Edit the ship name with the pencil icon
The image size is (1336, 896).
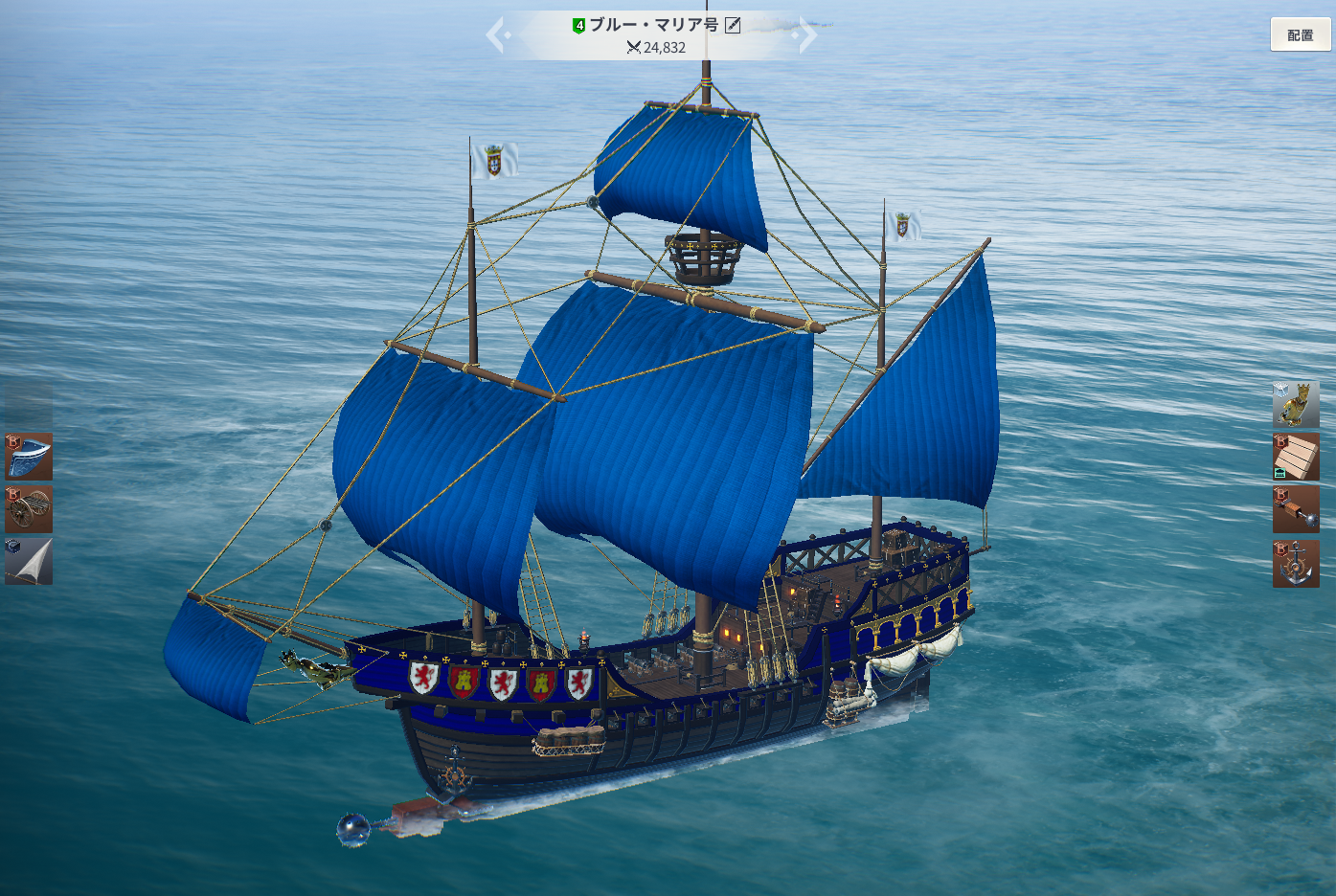pos(733,25)
